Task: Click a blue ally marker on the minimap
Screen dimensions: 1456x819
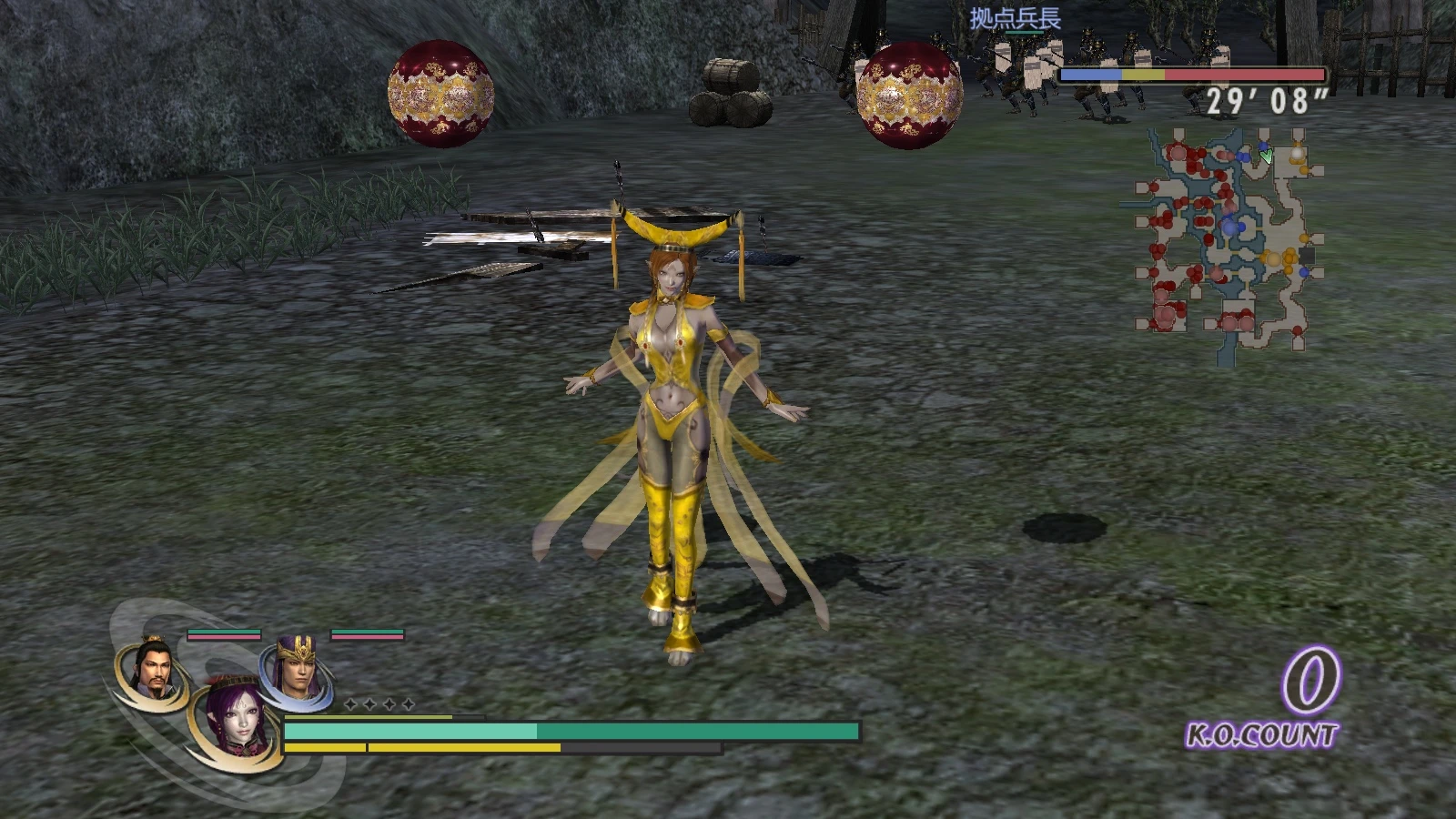Action: [x=1228, y=227]
